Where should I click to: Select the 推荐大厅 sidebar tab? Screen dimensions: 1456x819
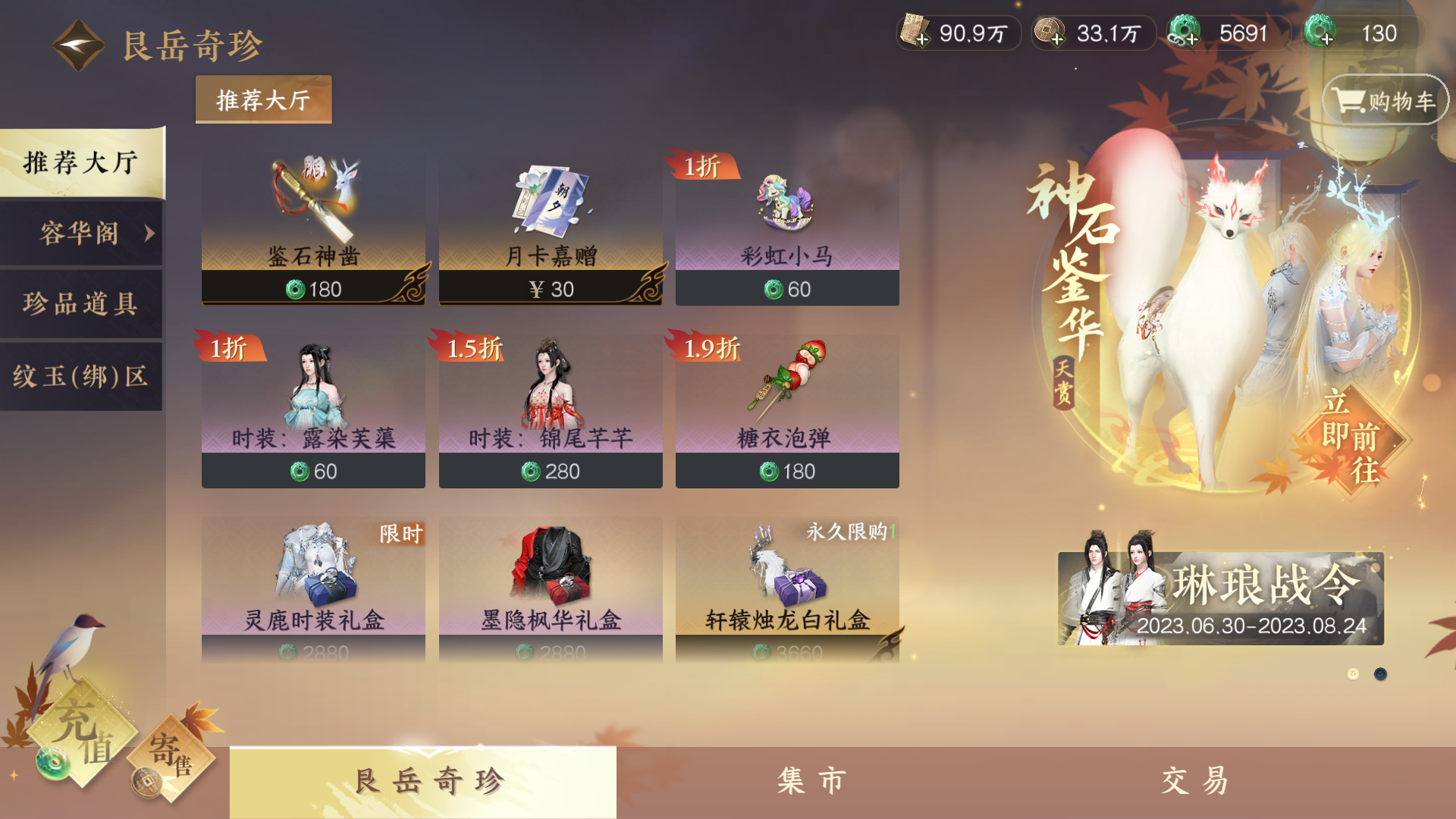(x=80, y=162)
